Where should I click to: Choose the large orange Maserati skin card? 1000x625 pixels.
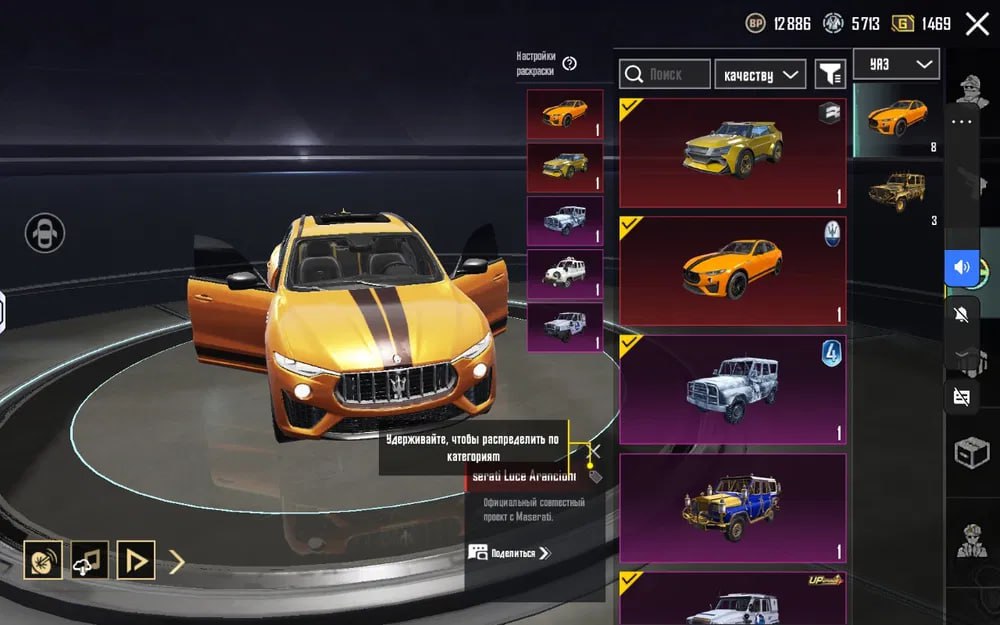[x=732, y=270]
